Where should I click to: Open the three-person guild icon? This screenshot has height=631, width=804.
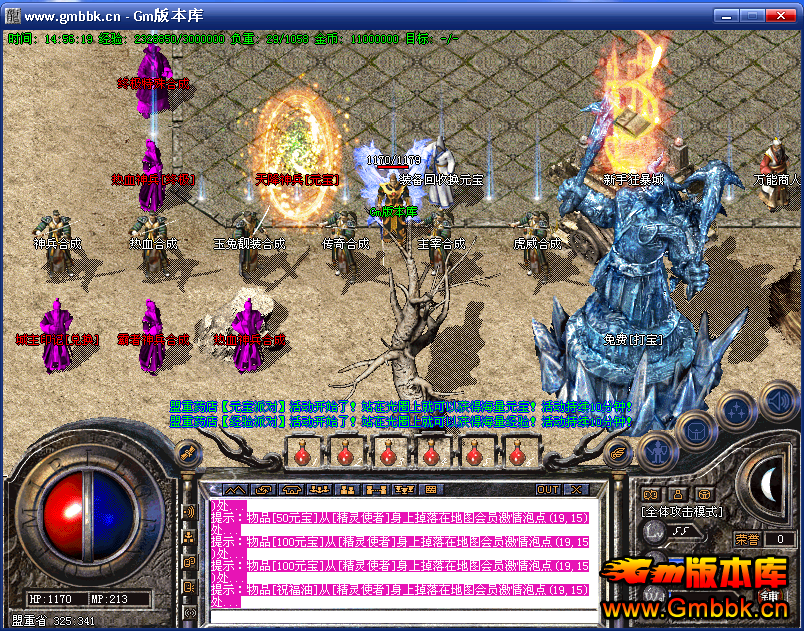[321, 490]
